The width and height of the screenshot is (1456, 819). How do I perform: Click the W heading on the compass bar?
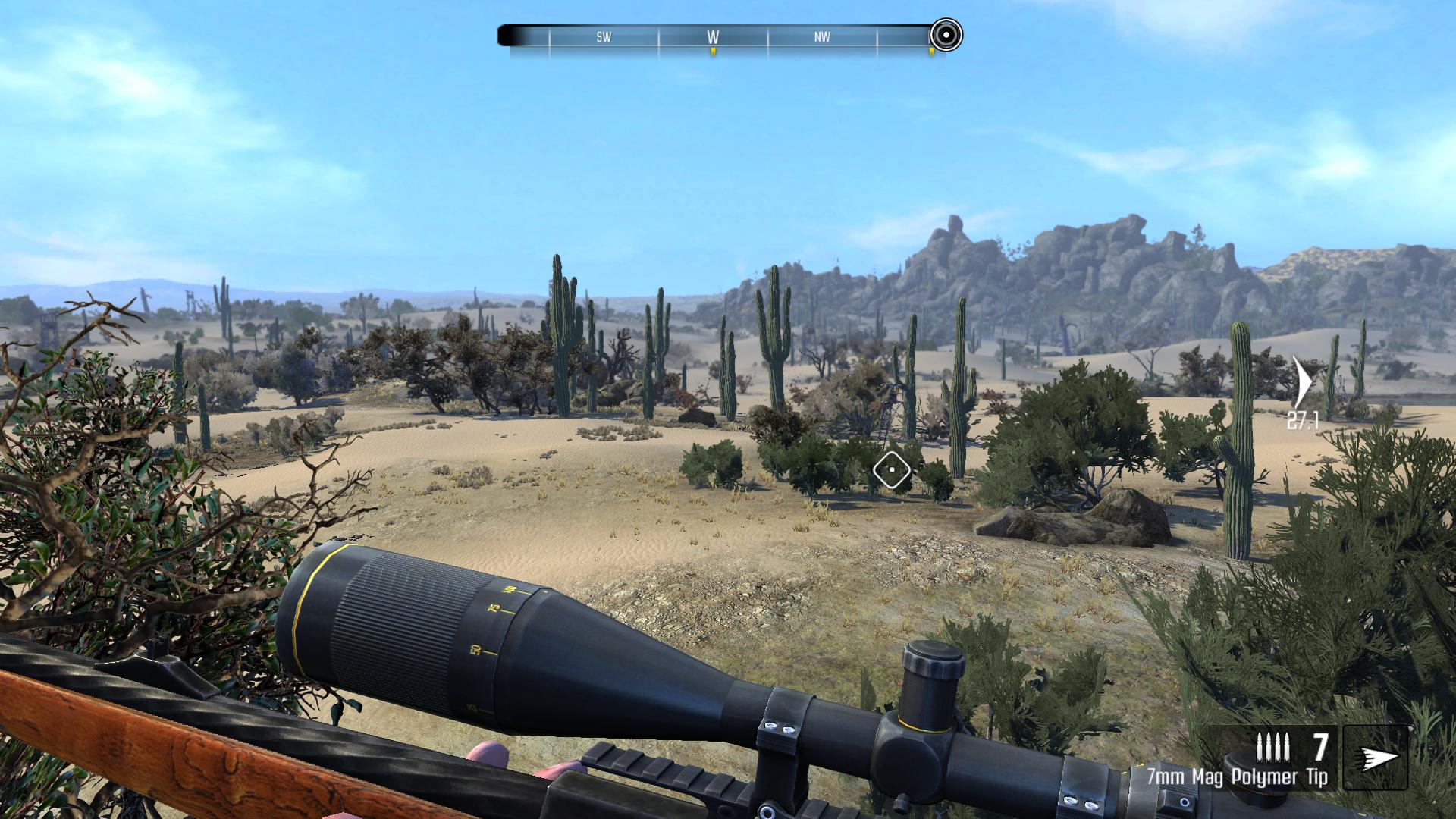pyautogui.click(x=713, y=36)
